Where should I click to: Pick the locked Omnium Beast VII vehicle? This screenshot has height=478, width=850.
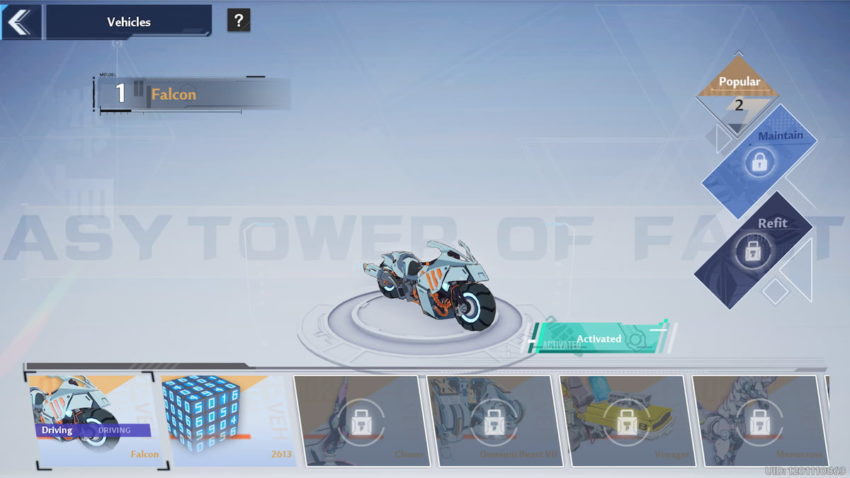click(492, 420)
